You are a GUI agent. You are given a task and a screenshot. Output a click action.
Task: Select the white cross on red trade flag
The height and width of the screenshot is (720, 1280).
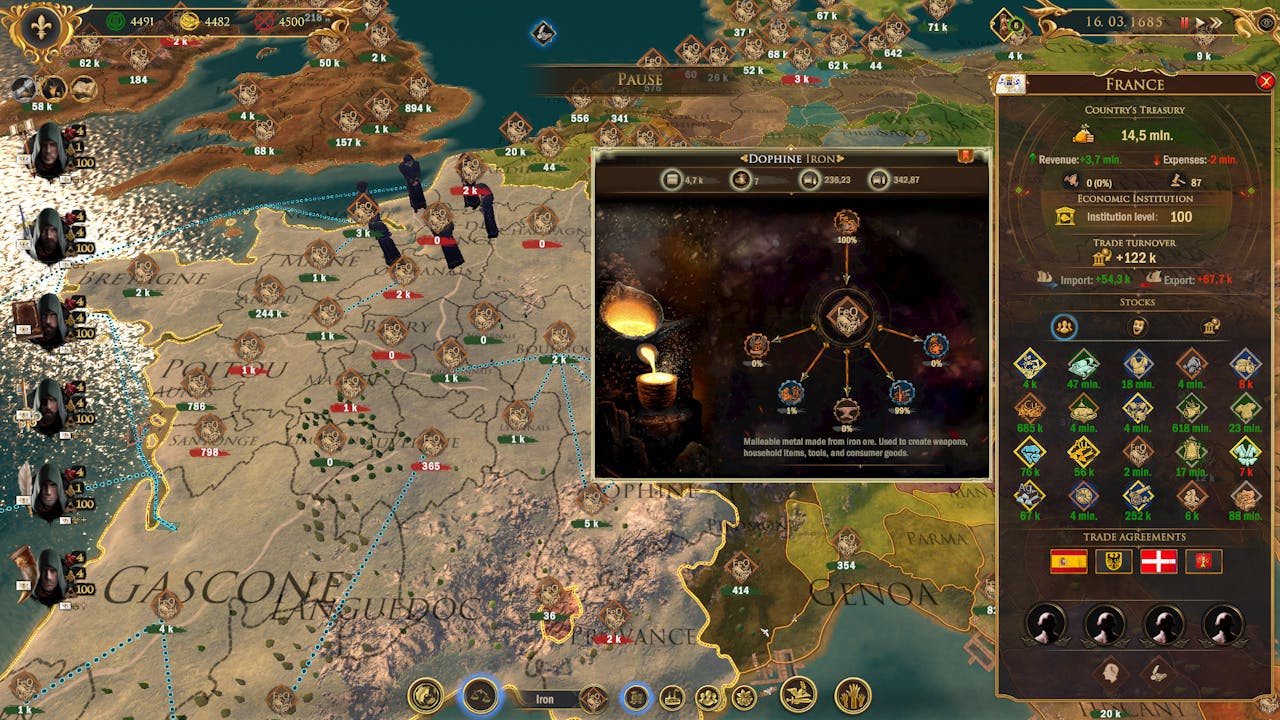[x=1158, y=561]
